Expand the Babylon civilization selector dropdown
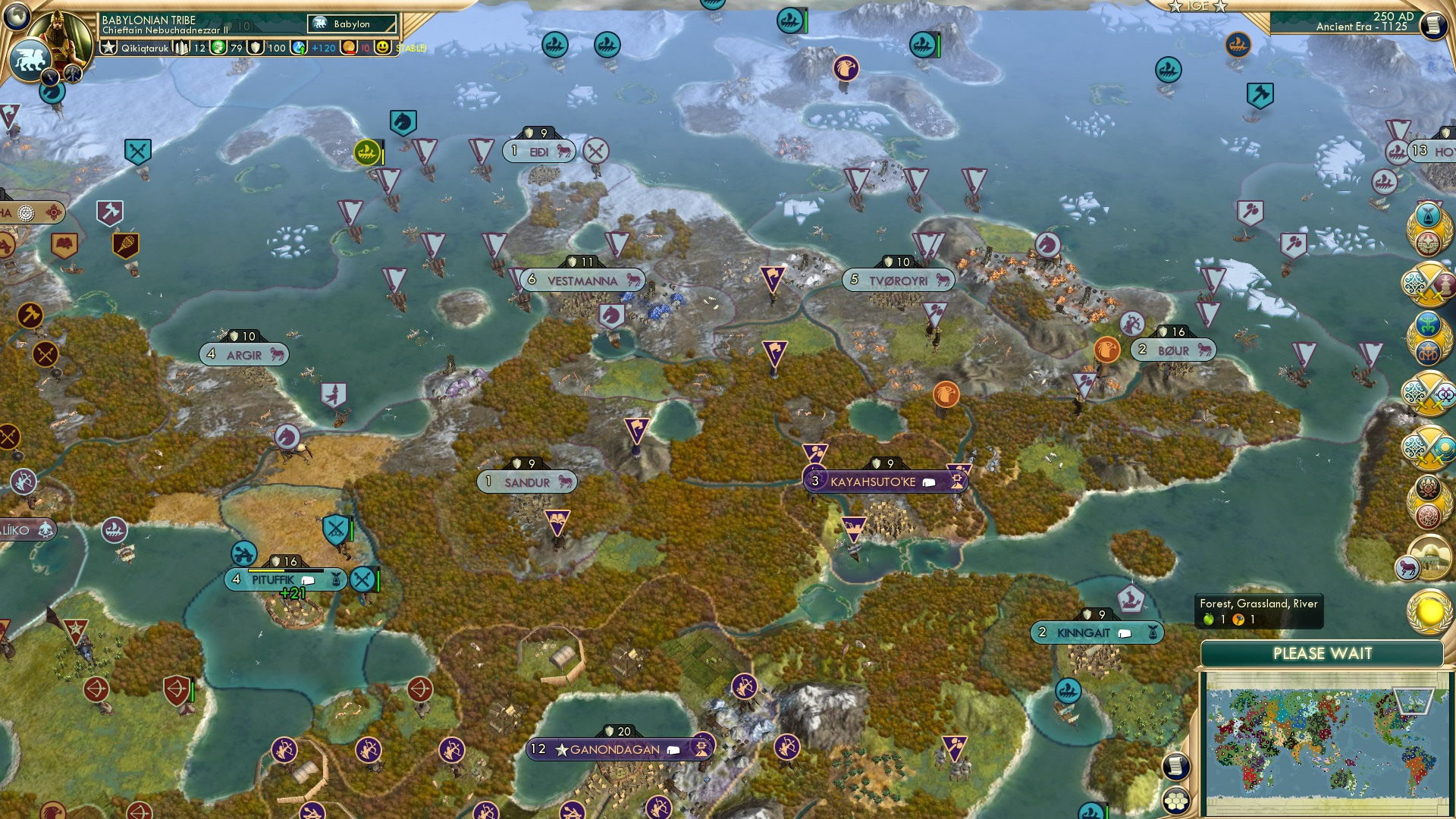This screenshot has width=1456, height=819. click(x=351, y=24)
